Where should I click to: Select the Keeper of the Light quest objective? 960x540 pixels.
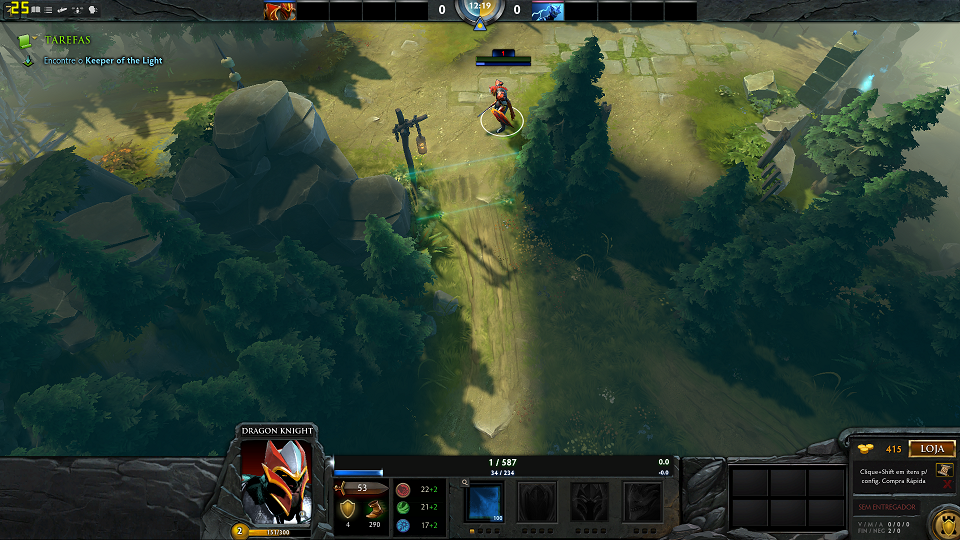click(123, 61)
